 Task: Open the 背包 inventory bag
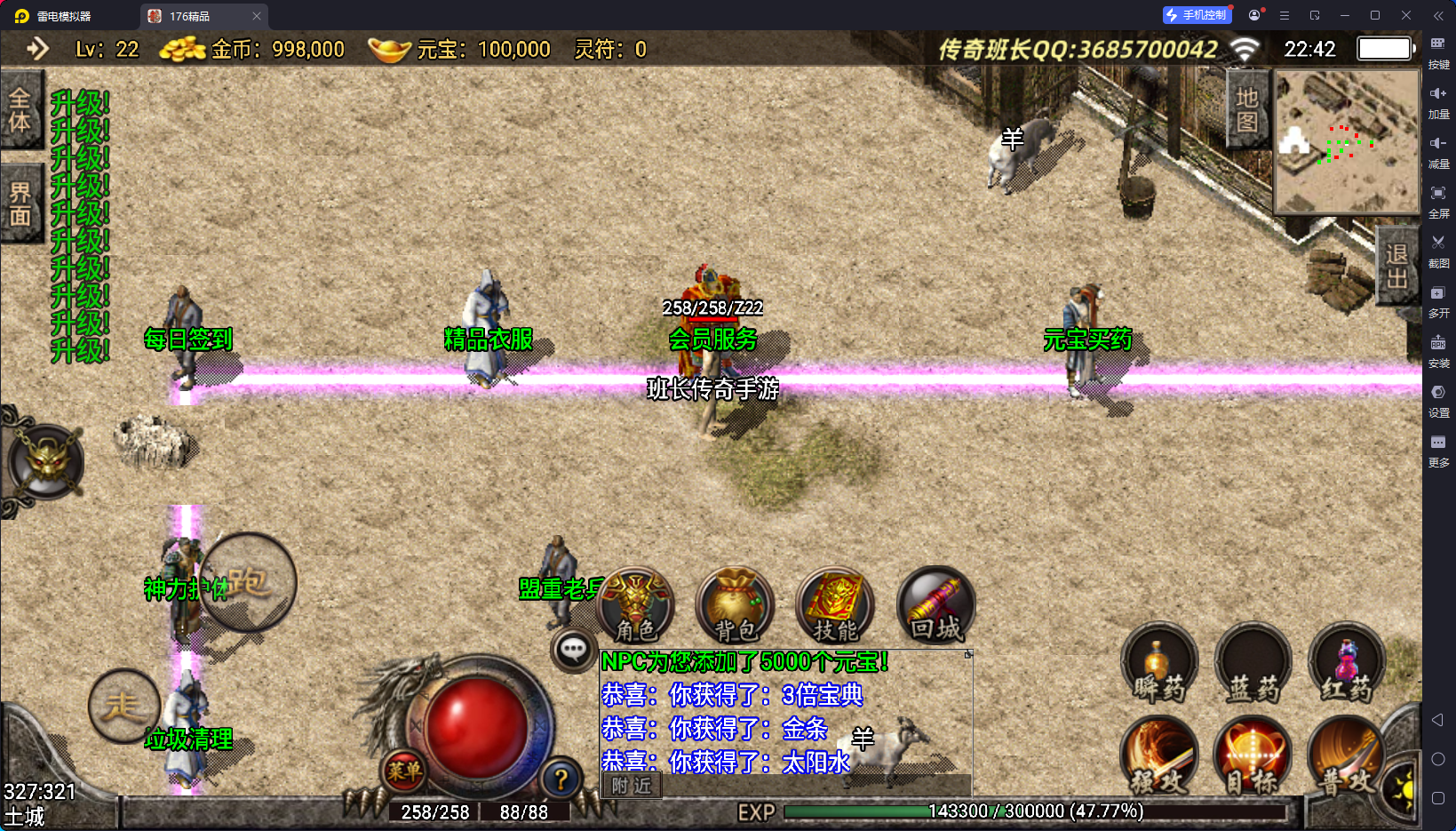[736, 606]
